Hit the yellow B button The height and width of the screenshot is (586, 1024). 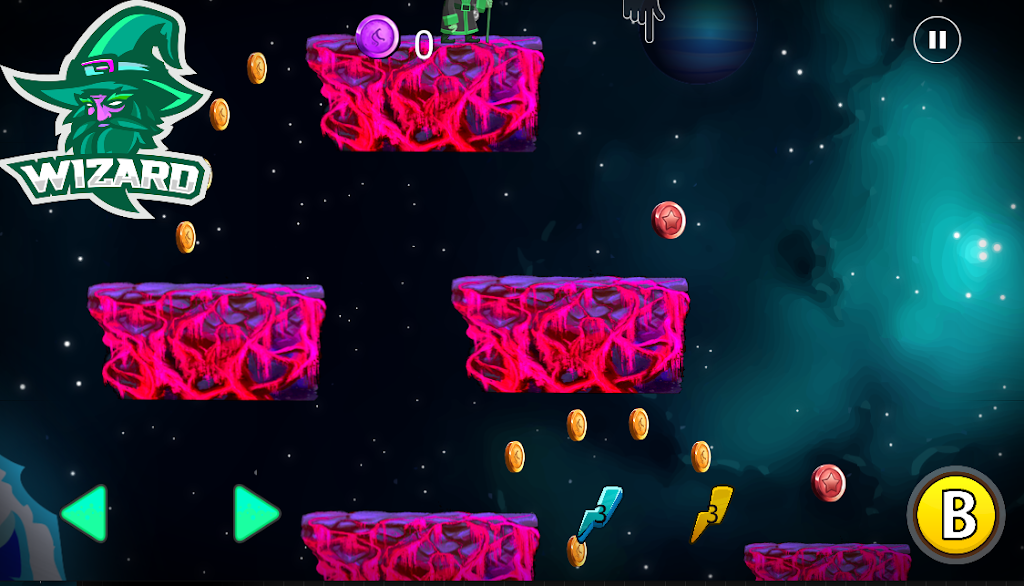click(x=957, y=516)
